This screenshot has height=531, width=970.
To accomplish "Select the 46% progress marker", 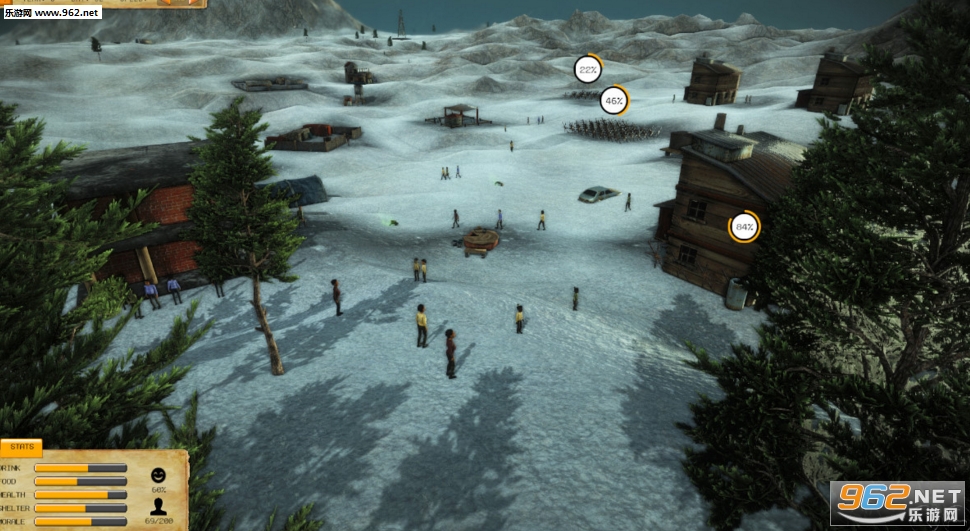I will click(x=613, y=100).
